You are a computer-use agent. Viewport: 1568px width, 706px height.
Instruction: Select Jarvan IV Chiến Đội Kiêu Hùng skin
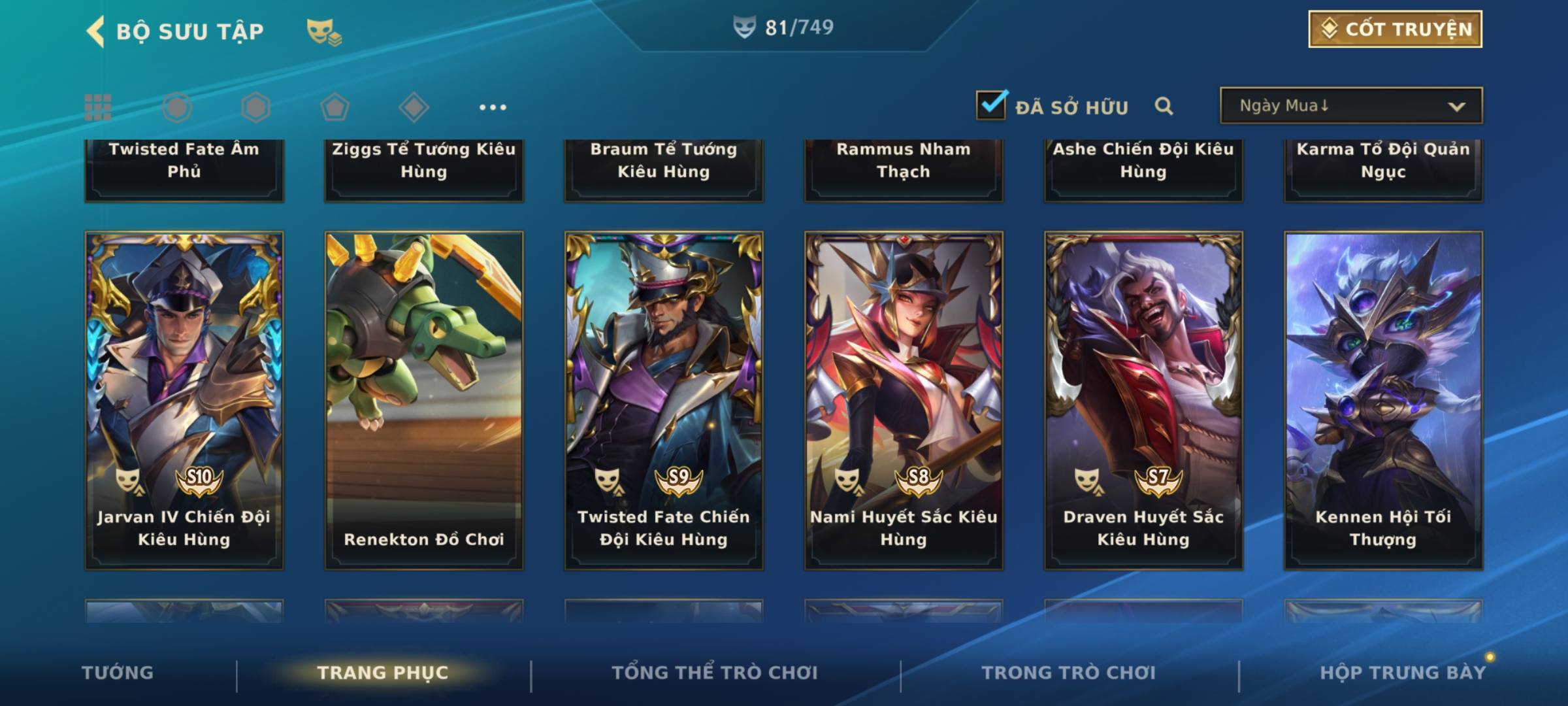click(x=184, y=400)
